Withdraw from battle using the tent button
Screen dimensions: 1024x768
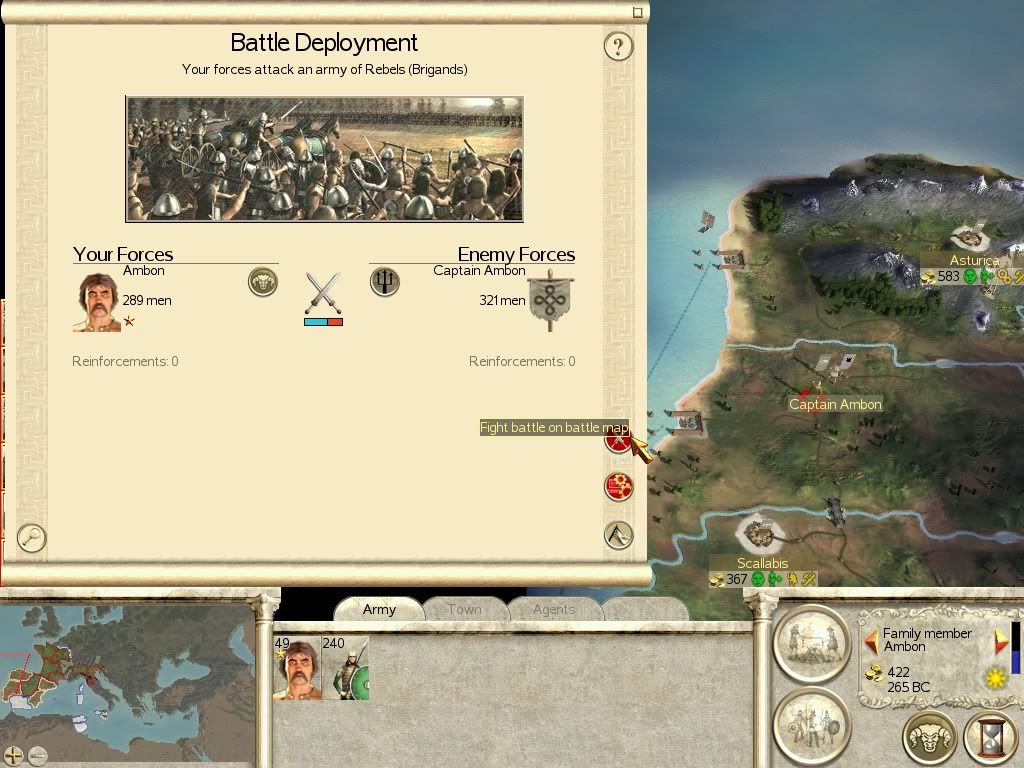click(x=619, y=535)
